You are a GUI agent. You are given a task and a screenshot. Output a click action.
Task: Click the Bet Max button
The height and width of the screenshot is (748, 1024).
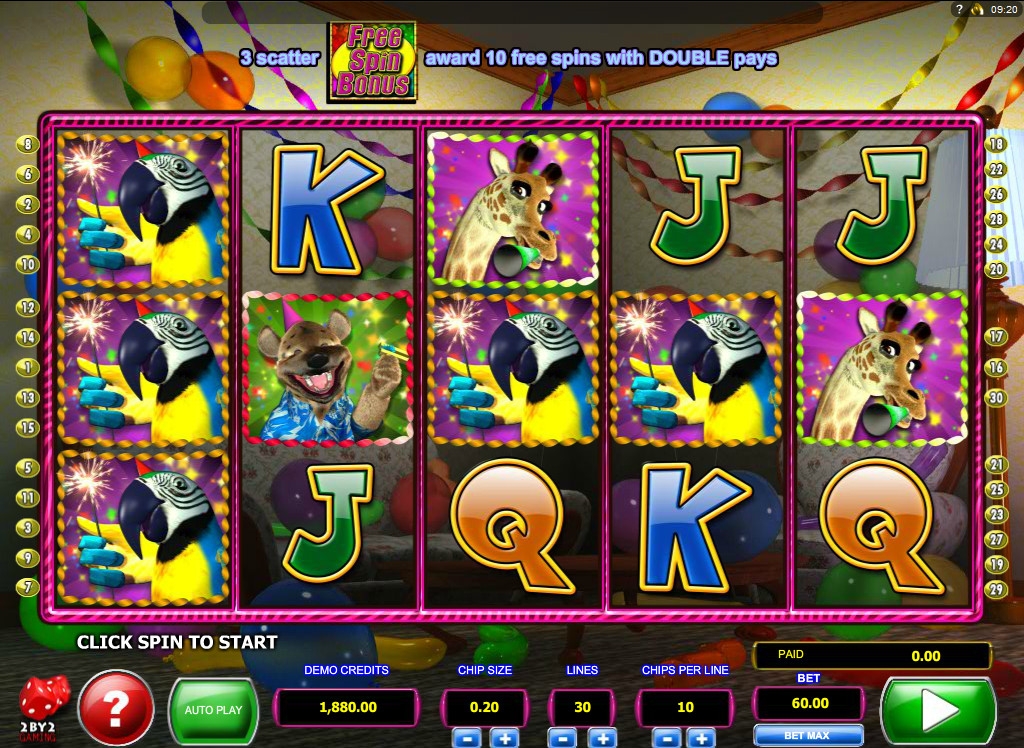click(807, 736)
